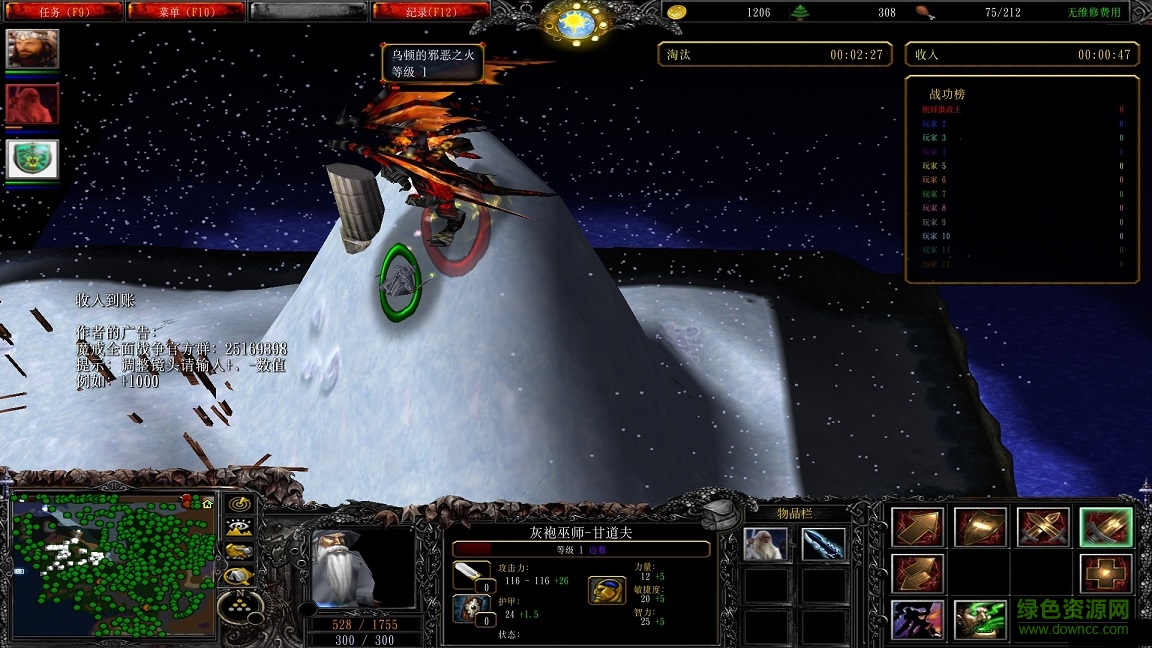Screen dimensions: 1152x648
Task: Toggle the formation movement button
Action: (239, 602)
